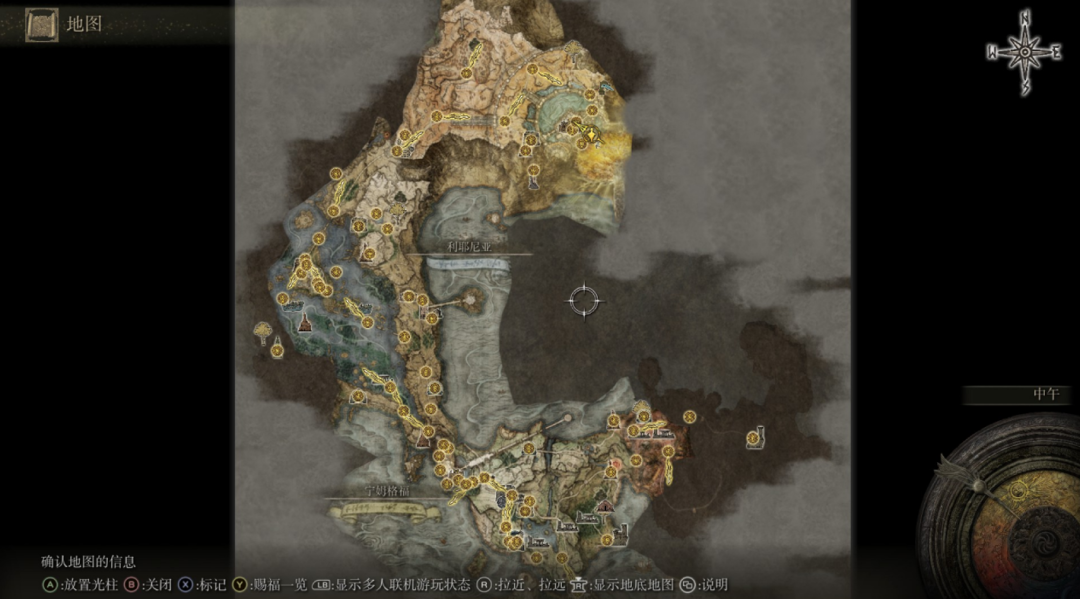Click the player's yellow arrow position marker
The image size is (1080, 599).
591,133
